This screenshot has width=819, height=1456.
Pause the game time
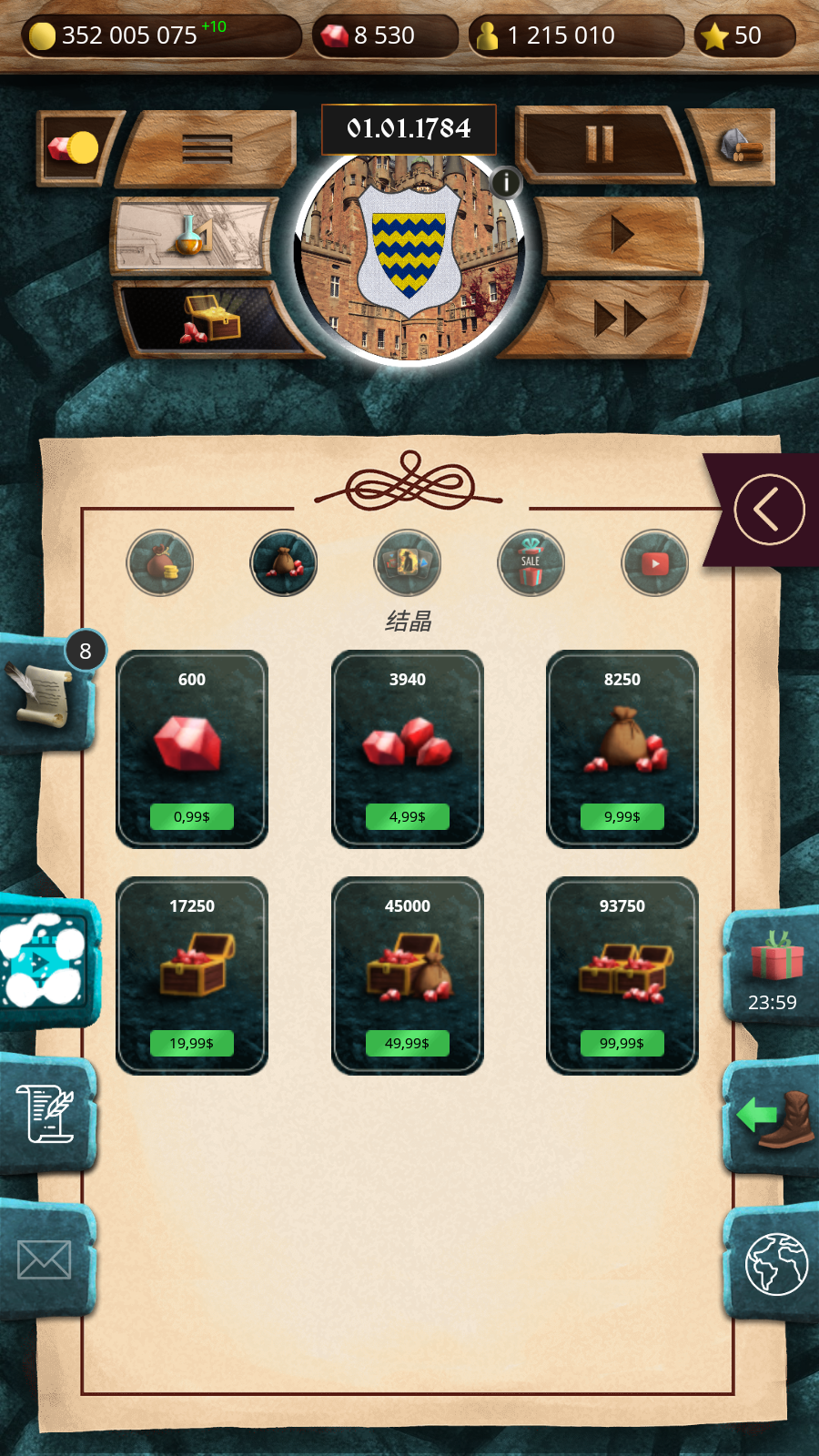[x=600, y=144]
